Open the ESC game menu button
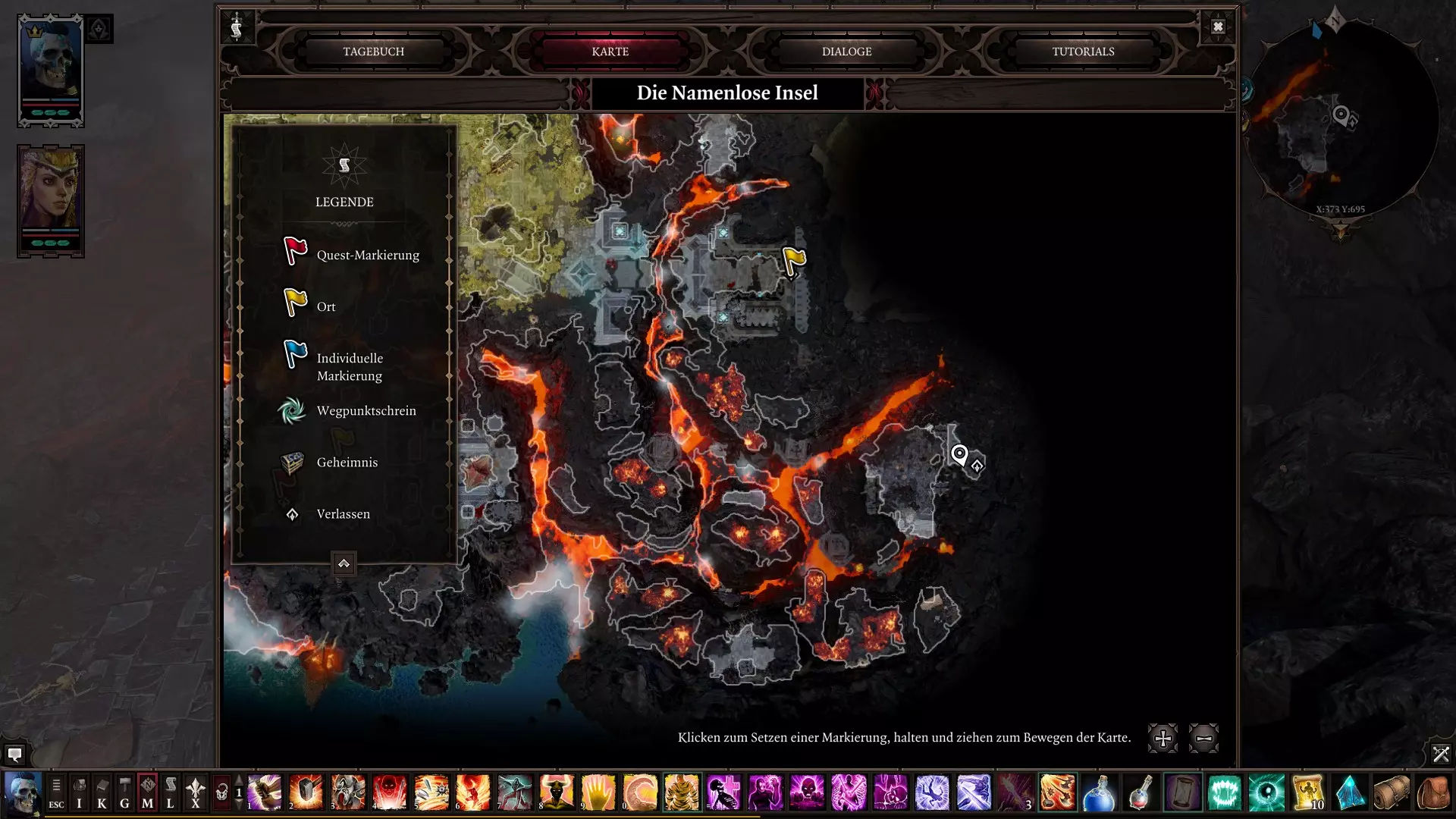This screenshot has height=819, width=1456. (56, 793)
